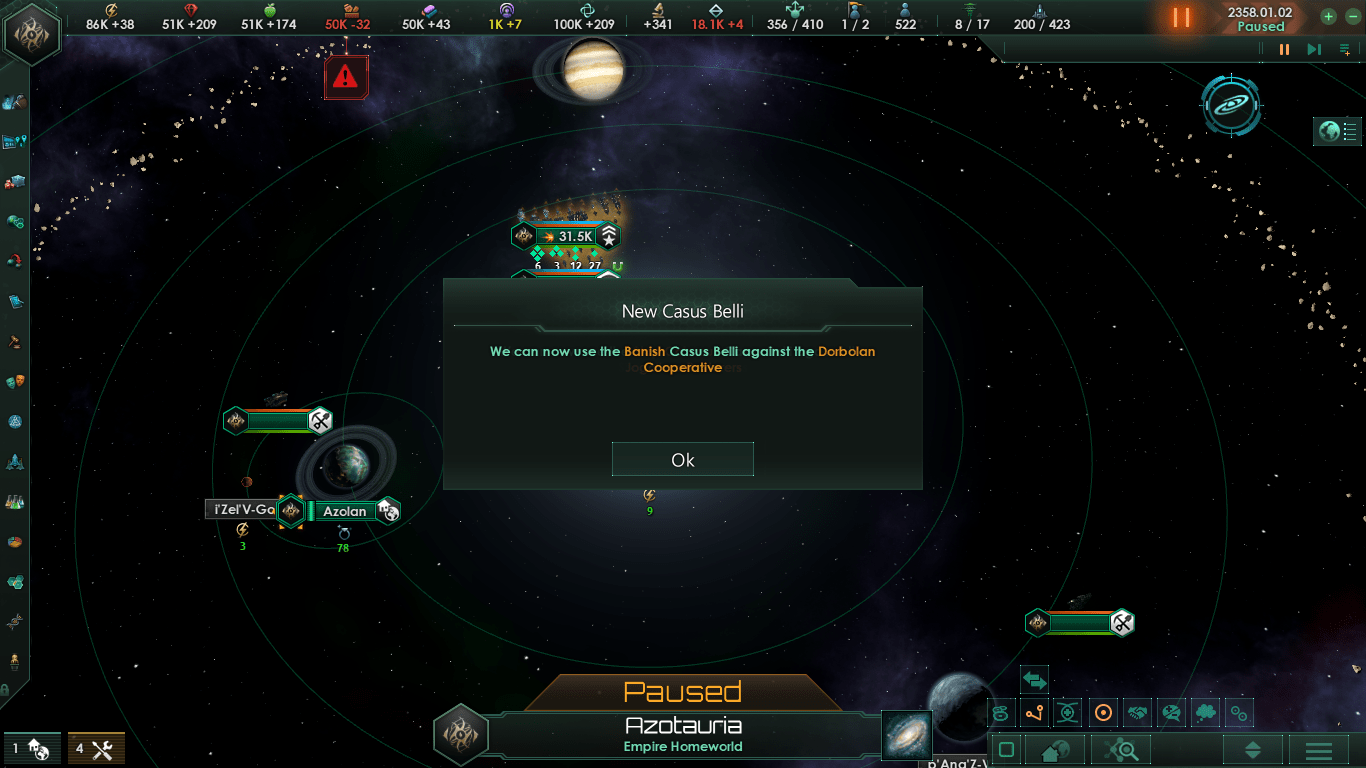The width and height of the screenshot is (1366, 768).
Task: Toggle the orange circle map mode
Action: point(1103,713)
